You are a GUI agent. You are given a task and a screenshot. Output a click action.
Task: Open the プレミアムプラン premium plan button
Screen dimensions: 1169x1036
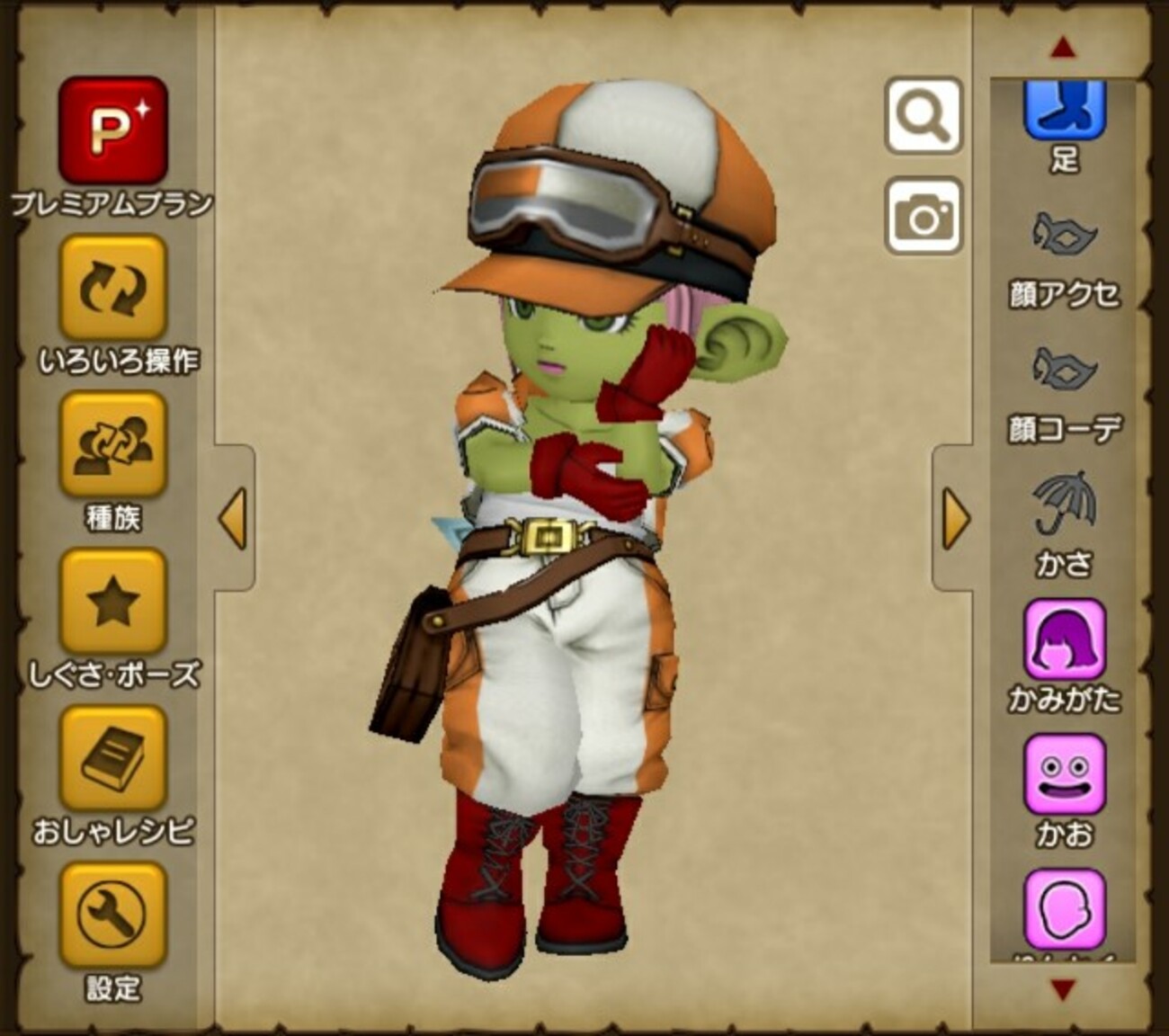[x=113, y=130]
